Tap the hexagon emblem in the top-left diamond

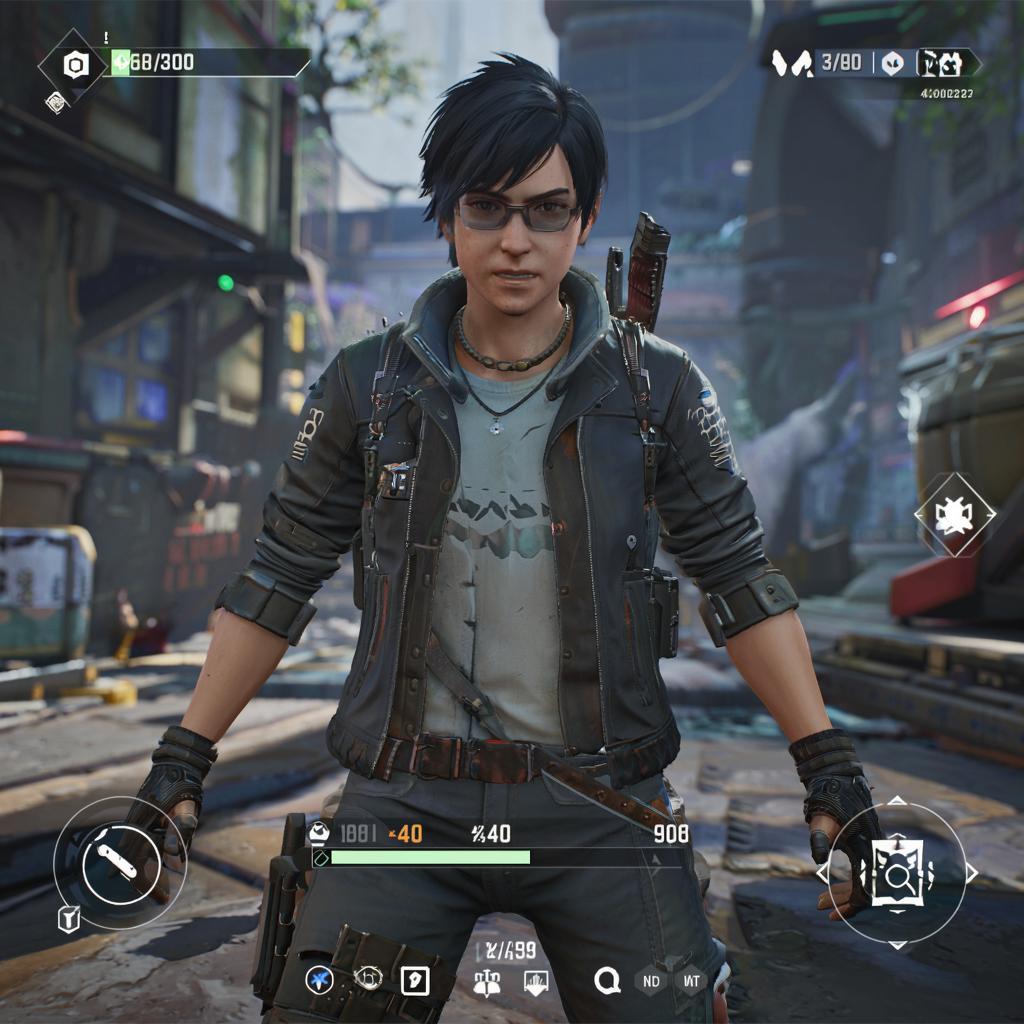[76, 66]
